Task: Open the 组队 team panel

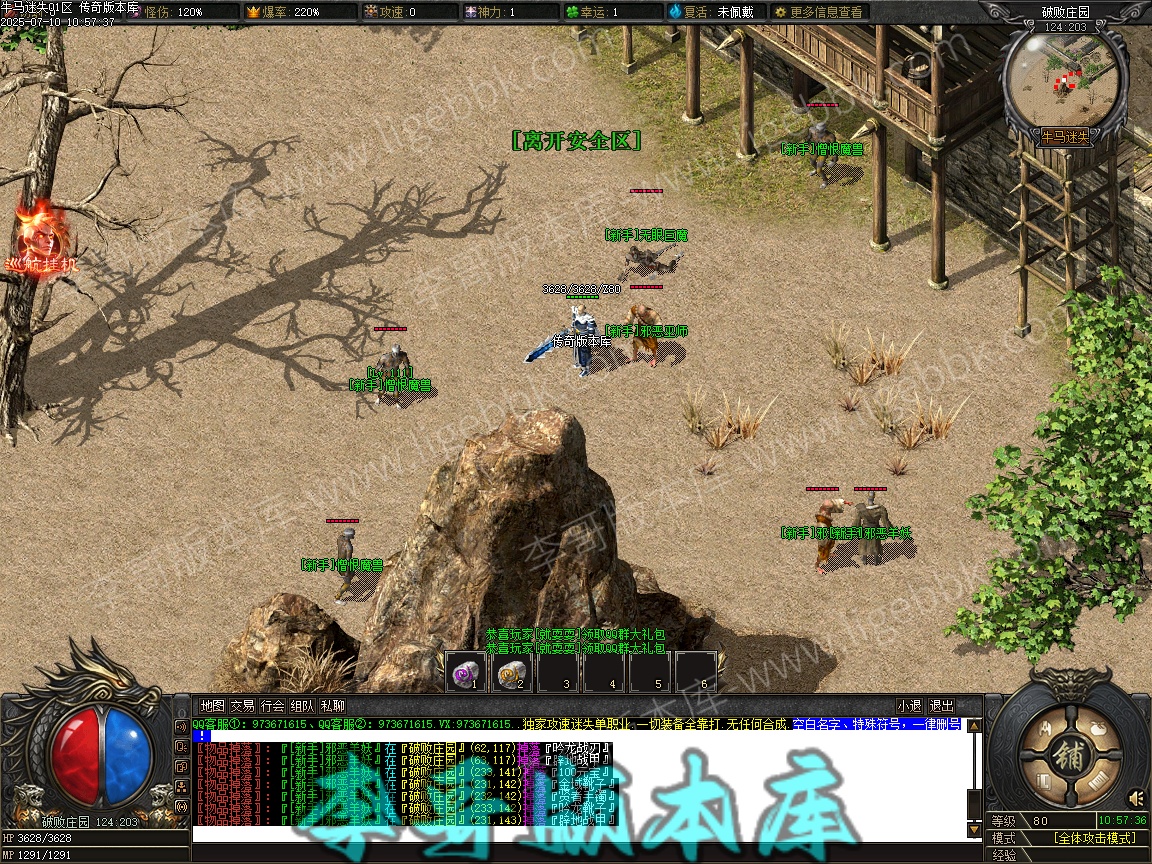Action: (x=302, y=706)
